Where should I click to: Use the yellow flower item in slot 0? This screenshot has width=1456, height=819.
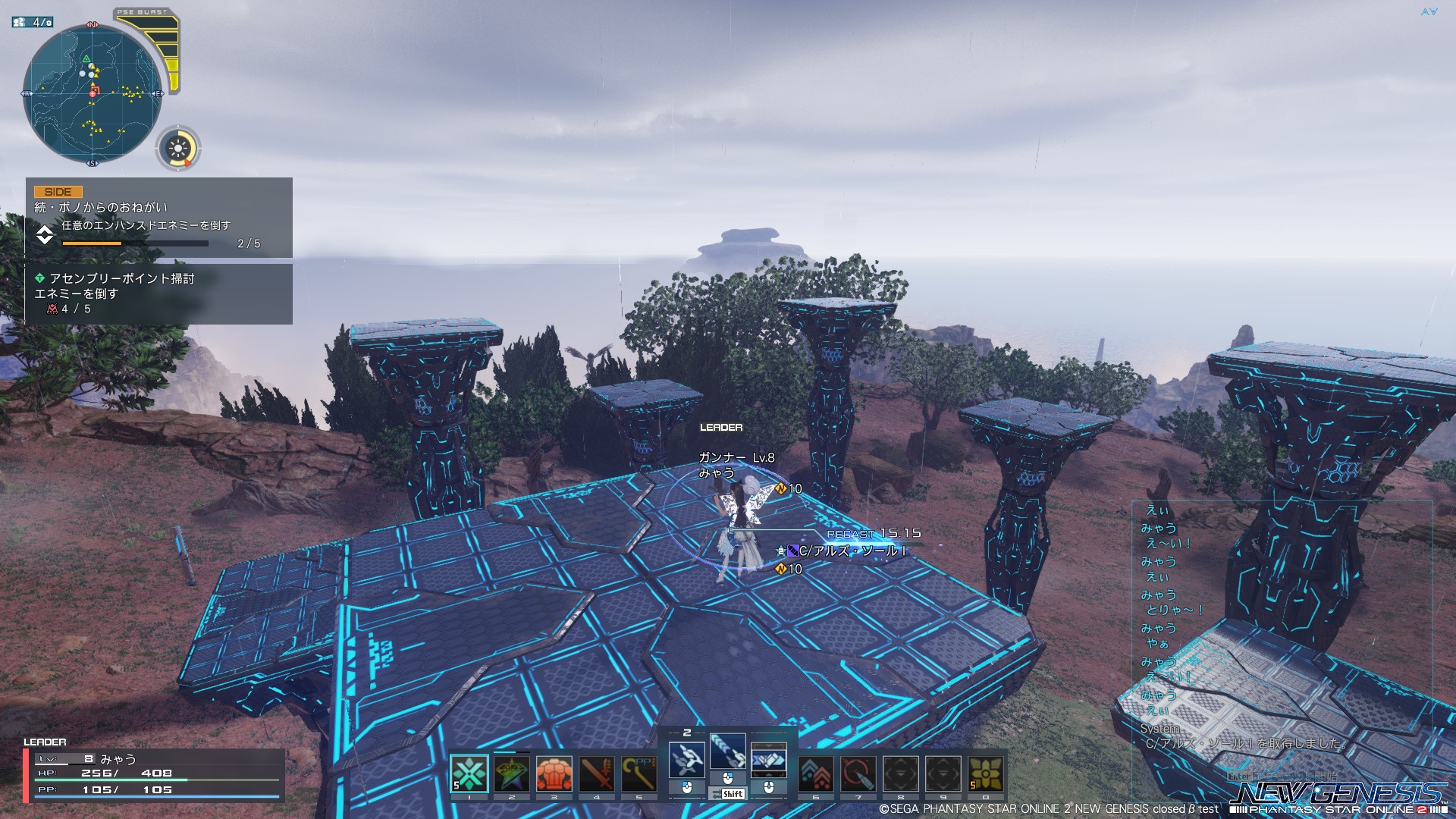[x=986, y=773]
